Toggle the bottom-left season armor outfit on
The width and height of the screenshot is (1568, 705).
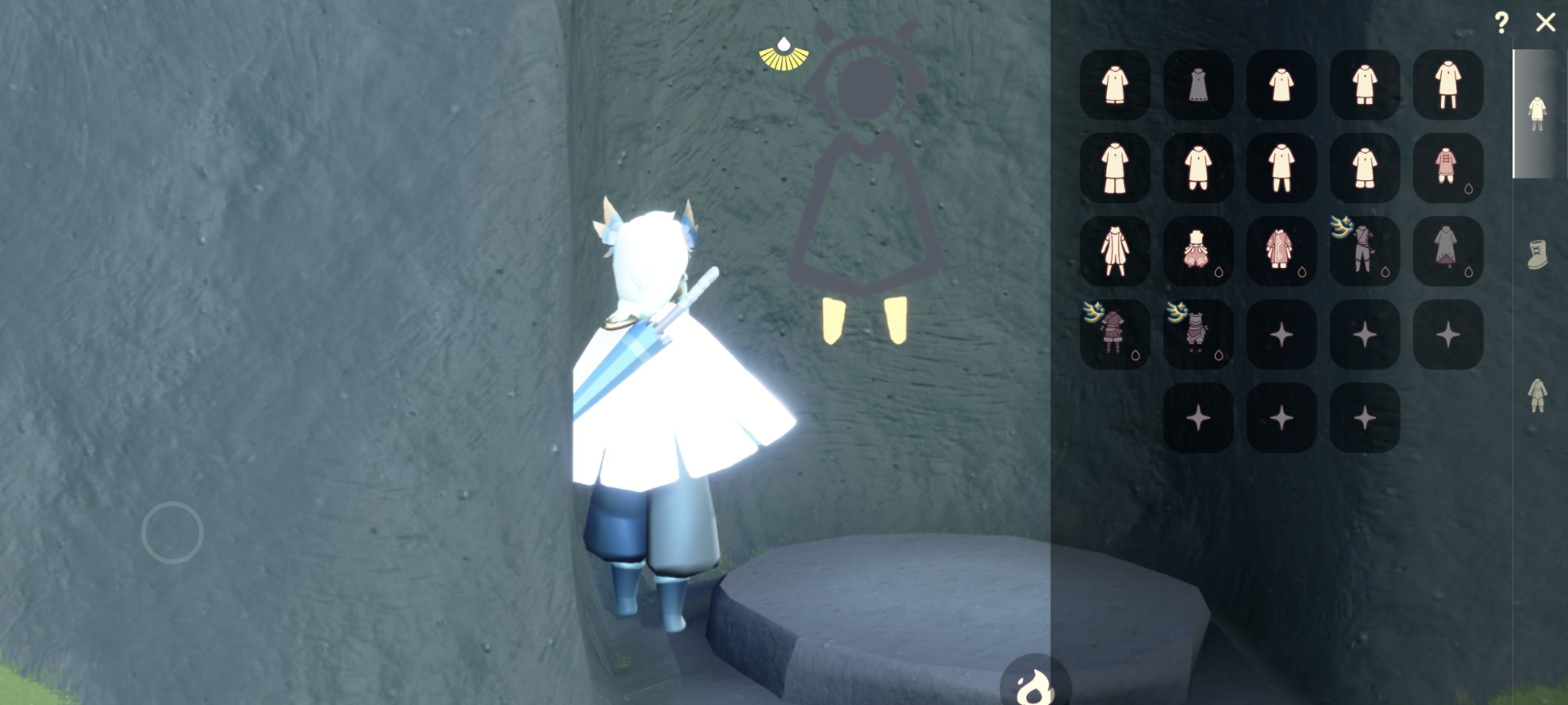(x=1115, y=334)
